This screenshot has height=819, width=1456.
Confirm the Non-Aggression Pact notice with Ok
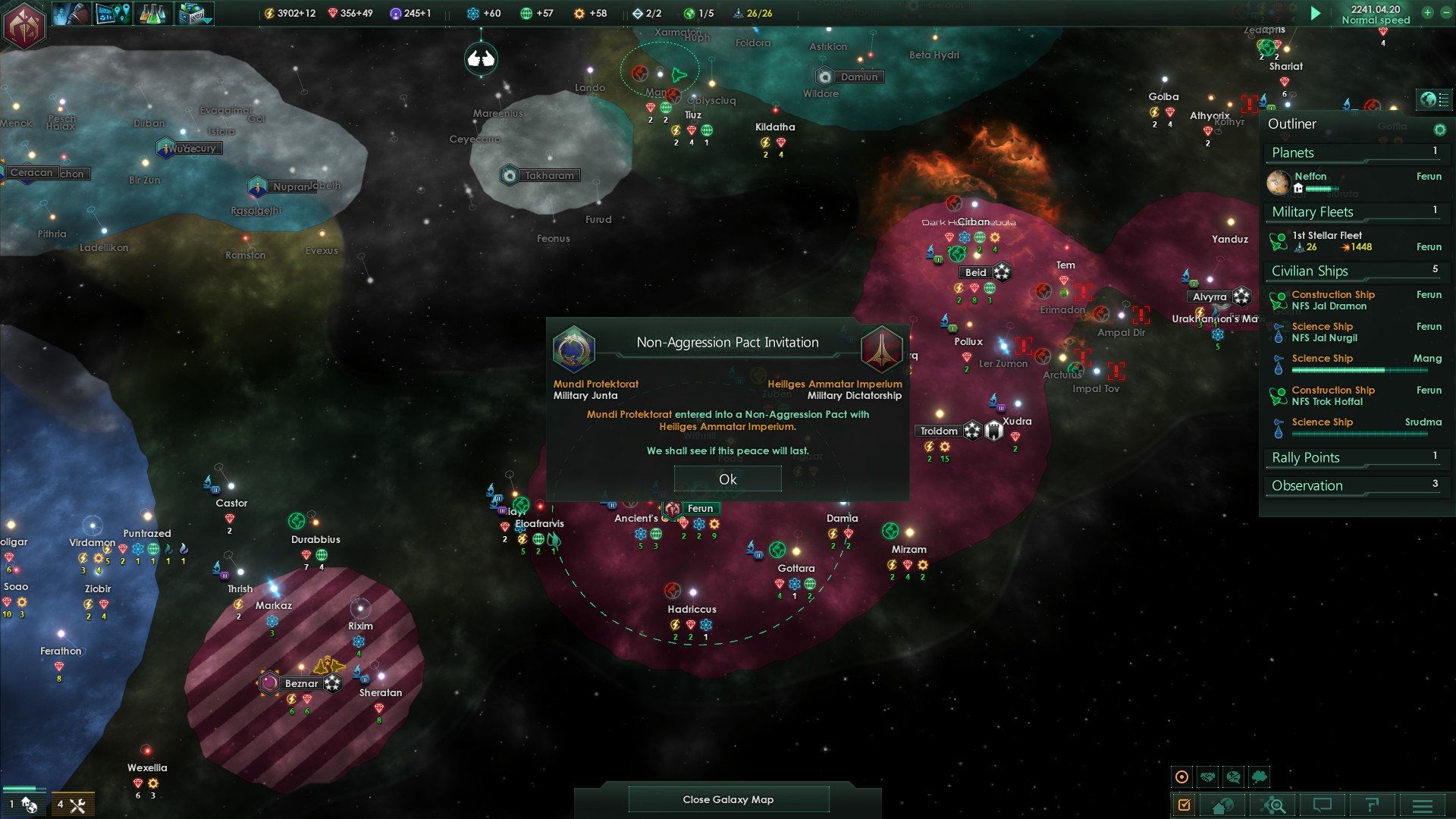click(x=727, y=479)
